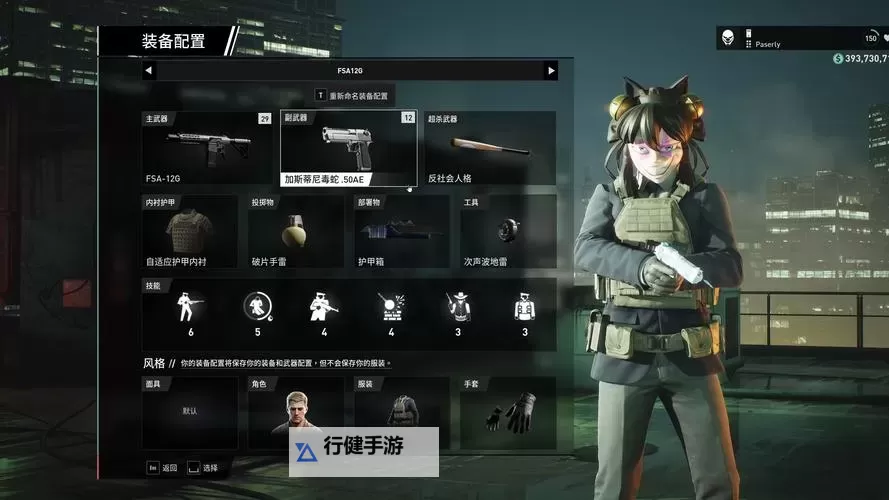The height and width of the screenshot is (500, 889).
Task: Select the black gloves slot
Action: 508,412
